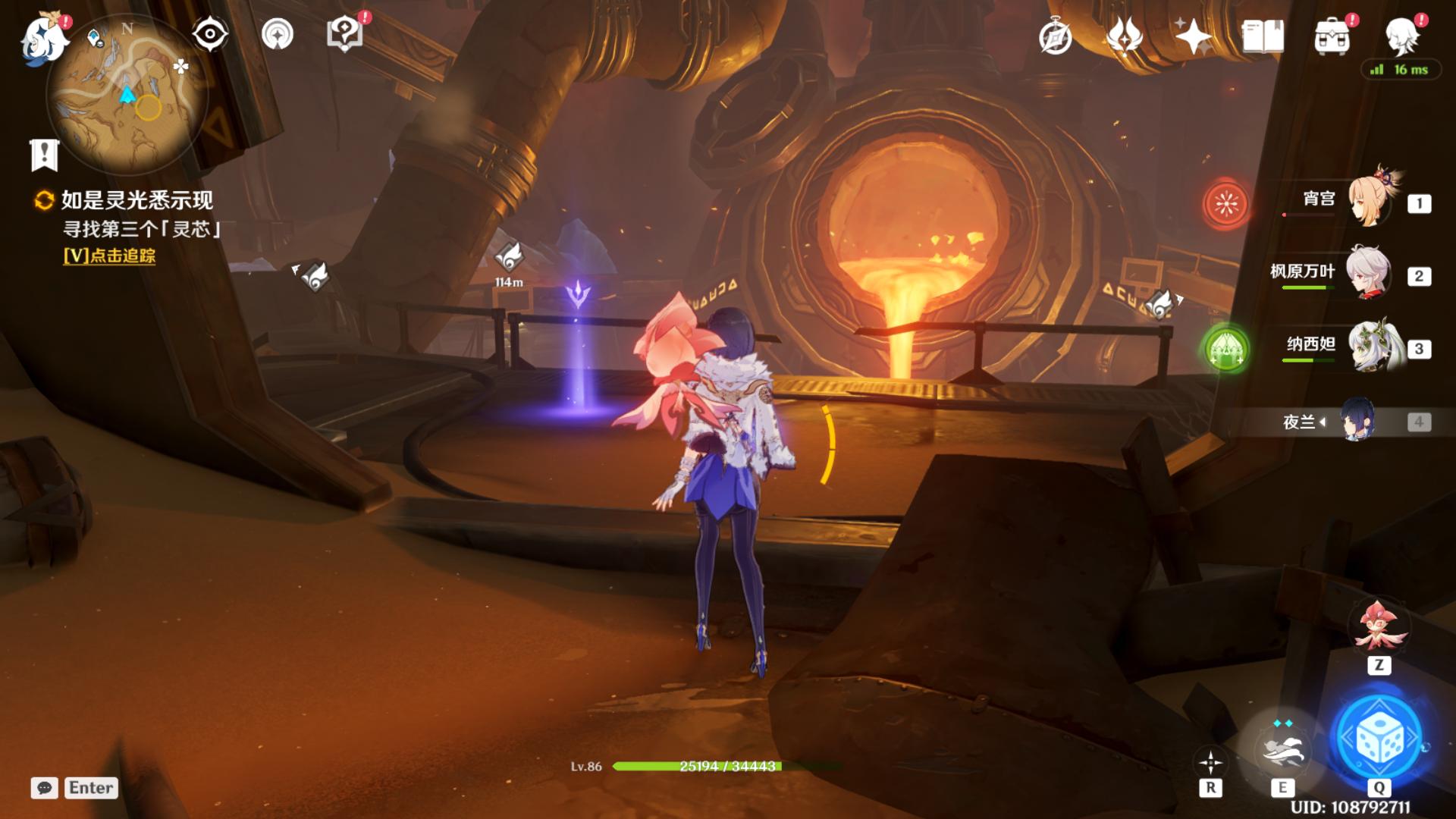Open the adventurer compass icon
The width and height of the screenshot is (1456, 819).
coord(1055,37)
